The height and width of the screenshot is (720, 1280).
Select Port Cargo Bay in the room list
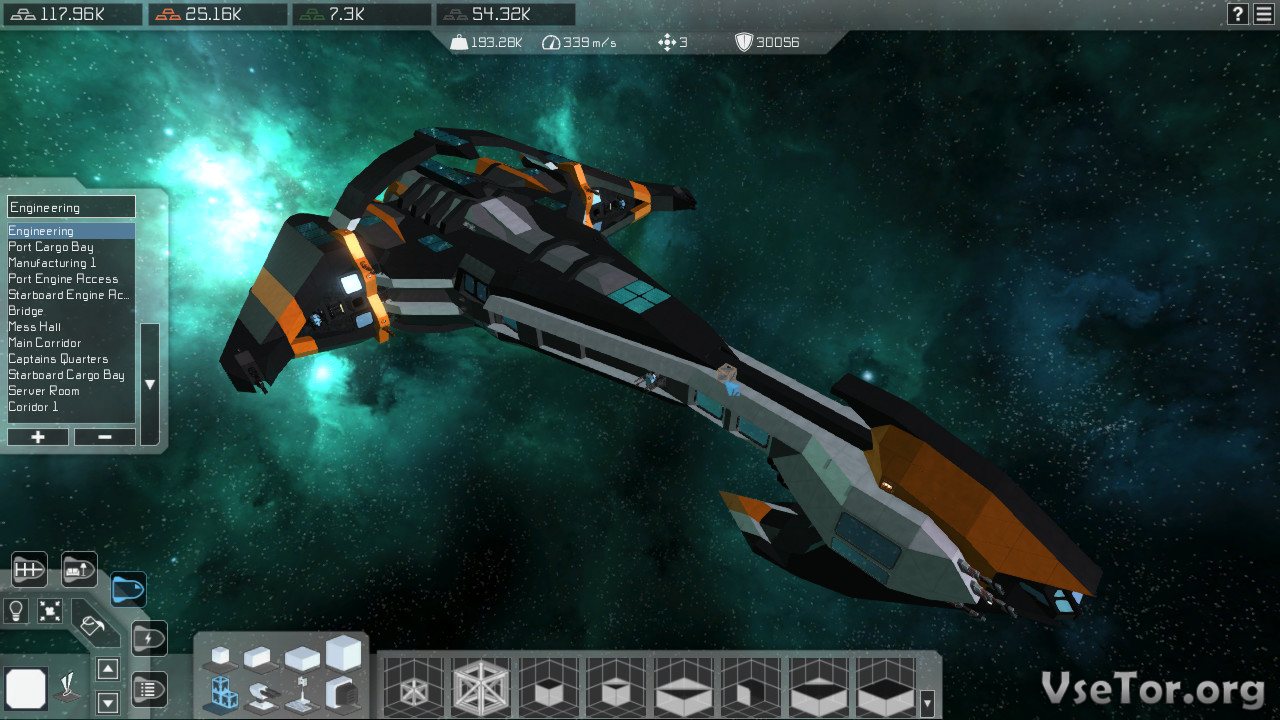click(51, 247)
